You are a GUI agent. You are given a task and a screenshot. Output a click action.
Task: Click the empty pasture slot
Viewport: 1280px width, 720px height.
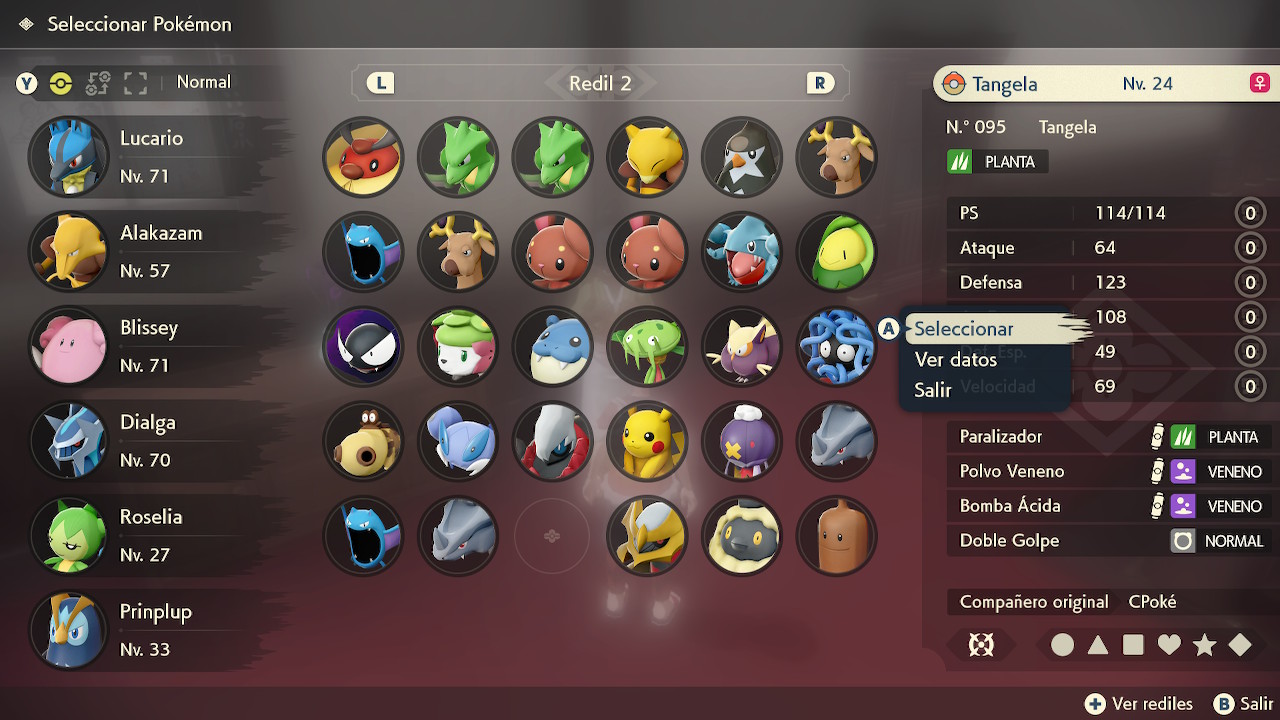[x=552, y=536]
